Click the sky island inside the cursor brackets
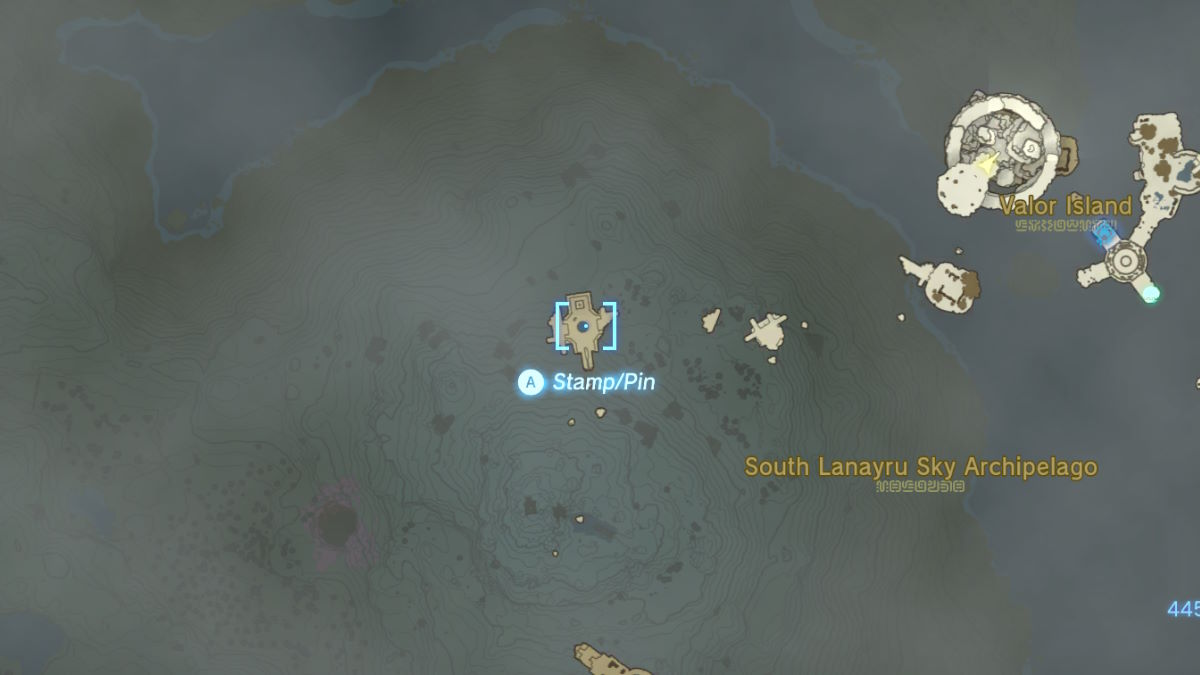This screenshot has height=675, width=1200. 584,325
